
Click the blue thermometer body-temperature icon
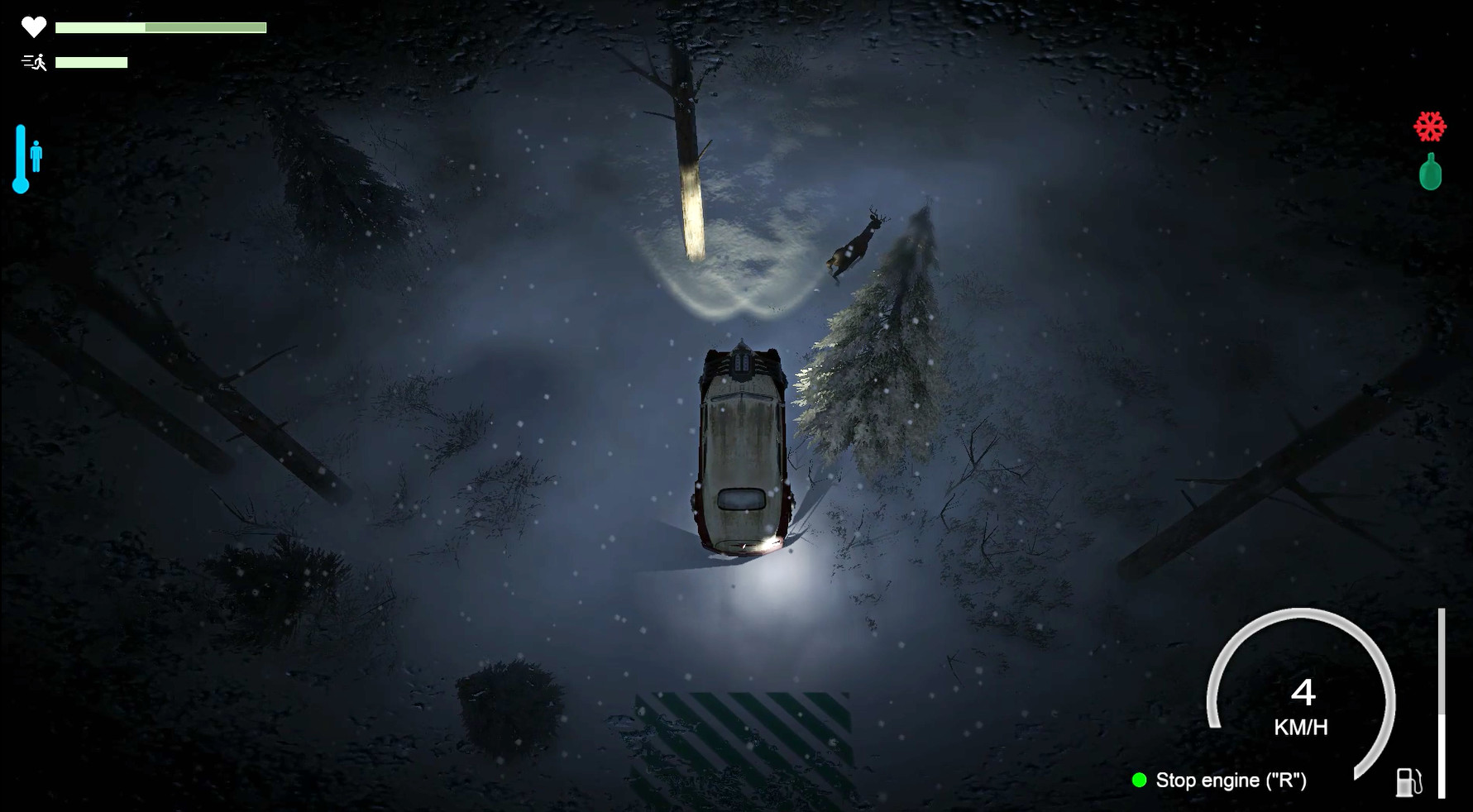[x=20, y=159]
